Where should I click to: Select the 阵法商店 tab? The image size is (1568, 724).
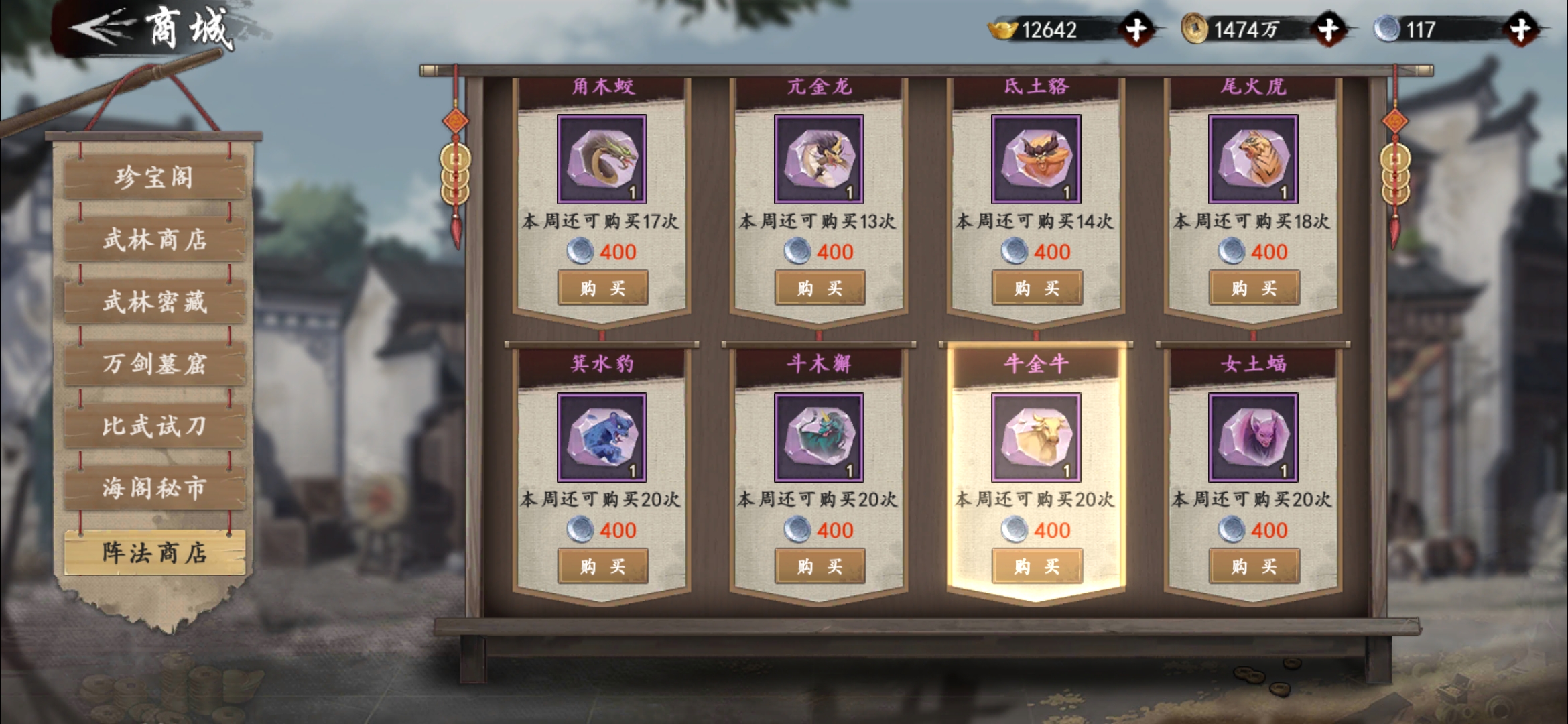(x=155, y=553)
